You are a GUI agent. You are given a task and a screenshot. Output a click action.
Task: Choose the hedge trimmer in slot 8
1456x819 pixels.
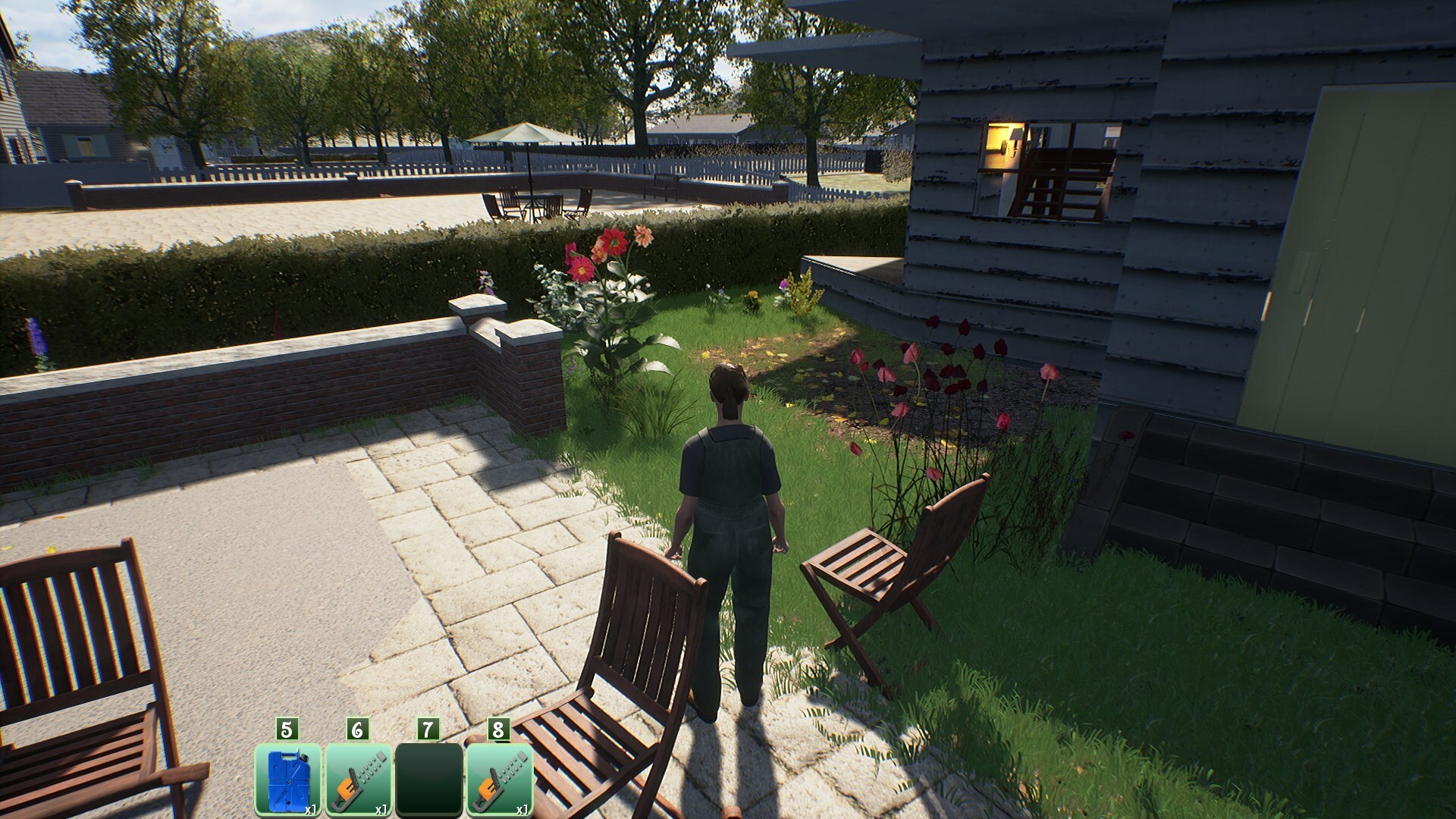pos(499,779)
